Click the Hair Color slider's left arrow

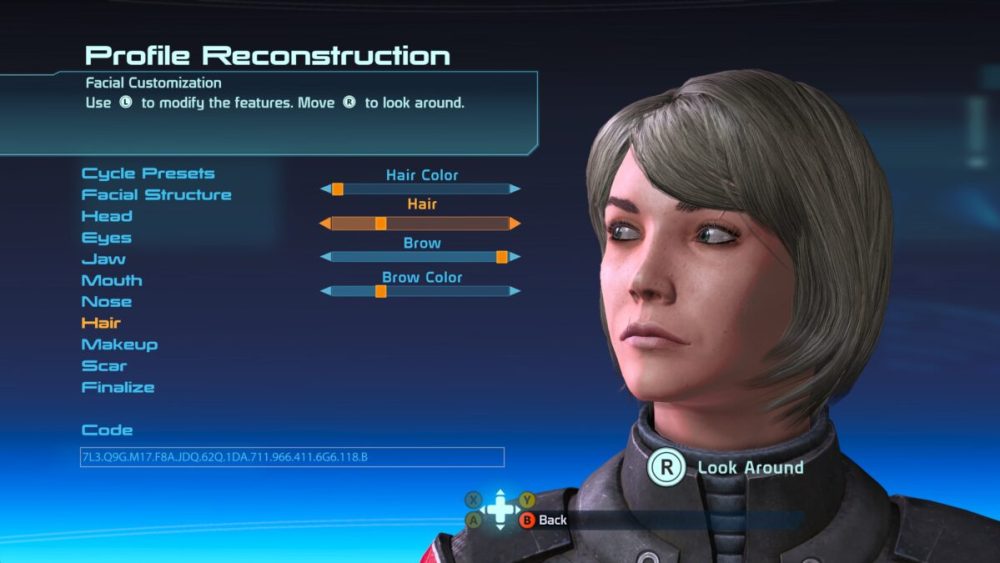click(325, 189)
